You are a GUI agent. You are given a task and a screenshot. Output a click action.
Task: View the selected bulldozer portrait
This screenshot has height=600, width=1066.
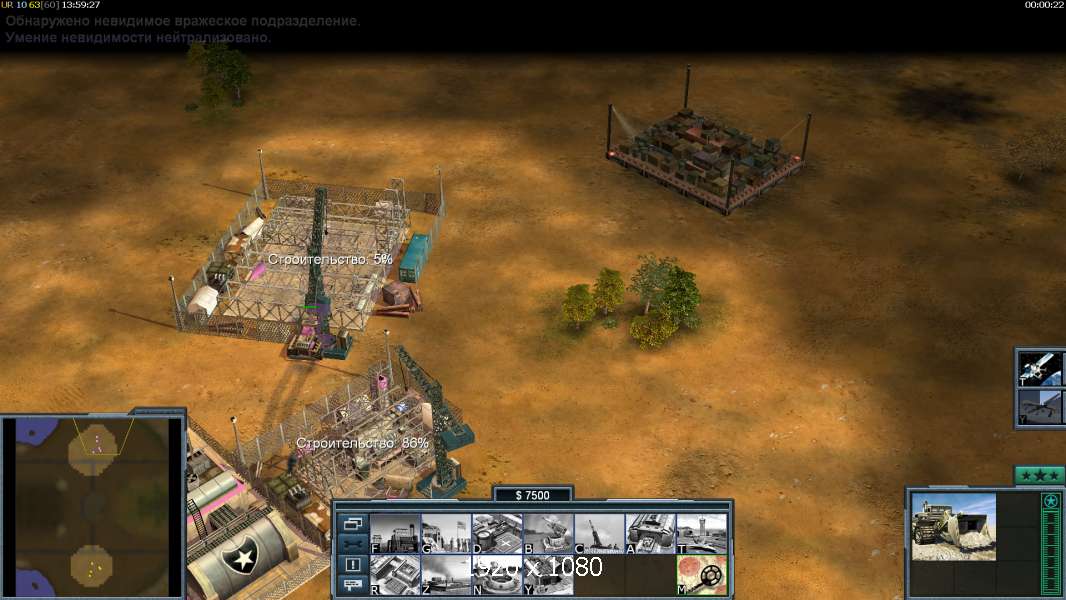pyautogui.click(x=953, y=527)
